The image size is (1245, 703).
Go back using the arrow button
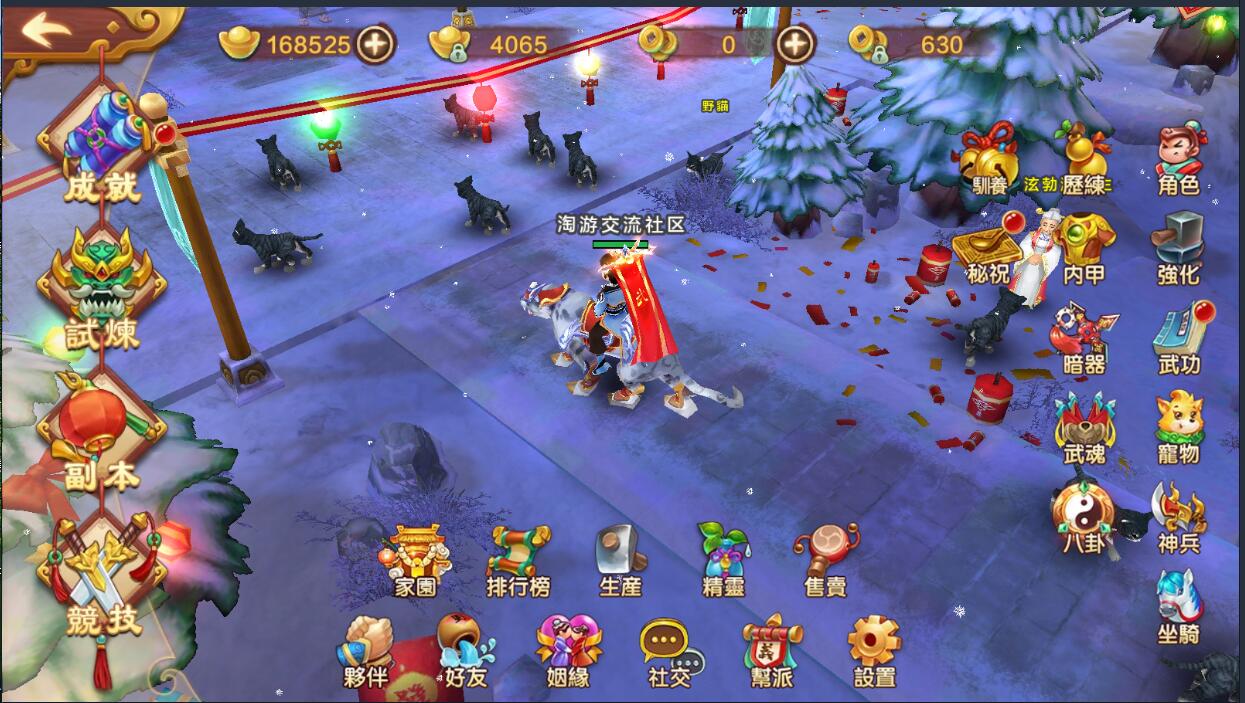click(48, 30)
